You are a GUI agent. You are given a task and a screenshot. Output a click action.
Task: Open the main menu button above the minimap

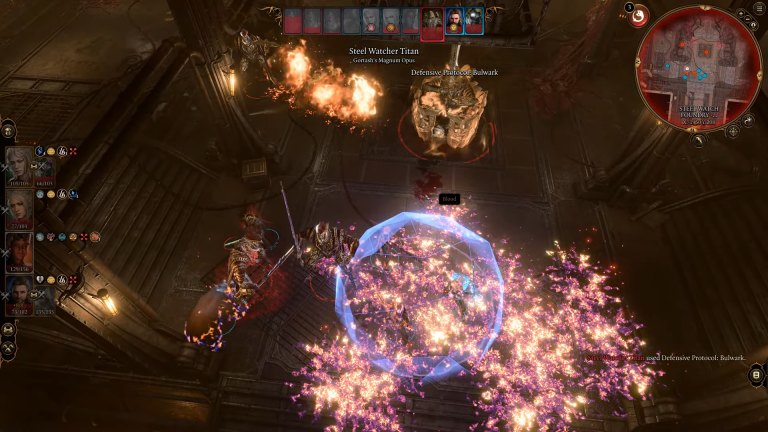758,9
